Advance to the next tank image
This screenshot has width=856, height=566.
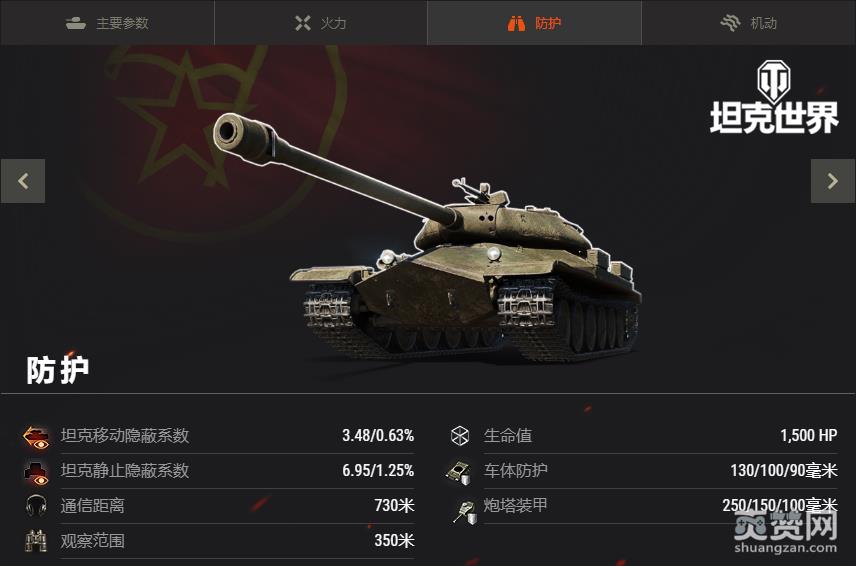[x=832, y=181]
